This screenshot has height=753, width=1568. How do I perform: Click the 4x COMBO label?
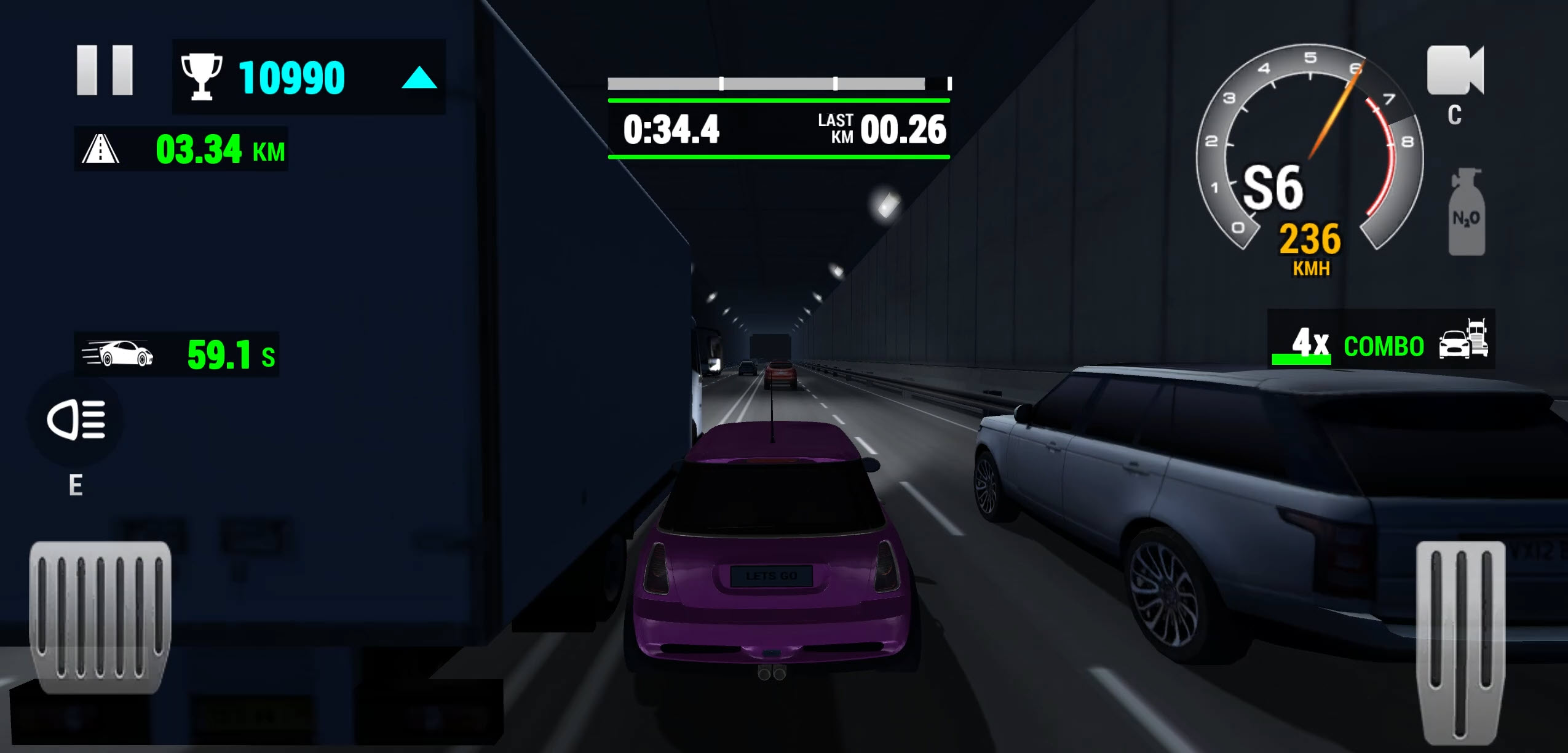[1356, 346]
